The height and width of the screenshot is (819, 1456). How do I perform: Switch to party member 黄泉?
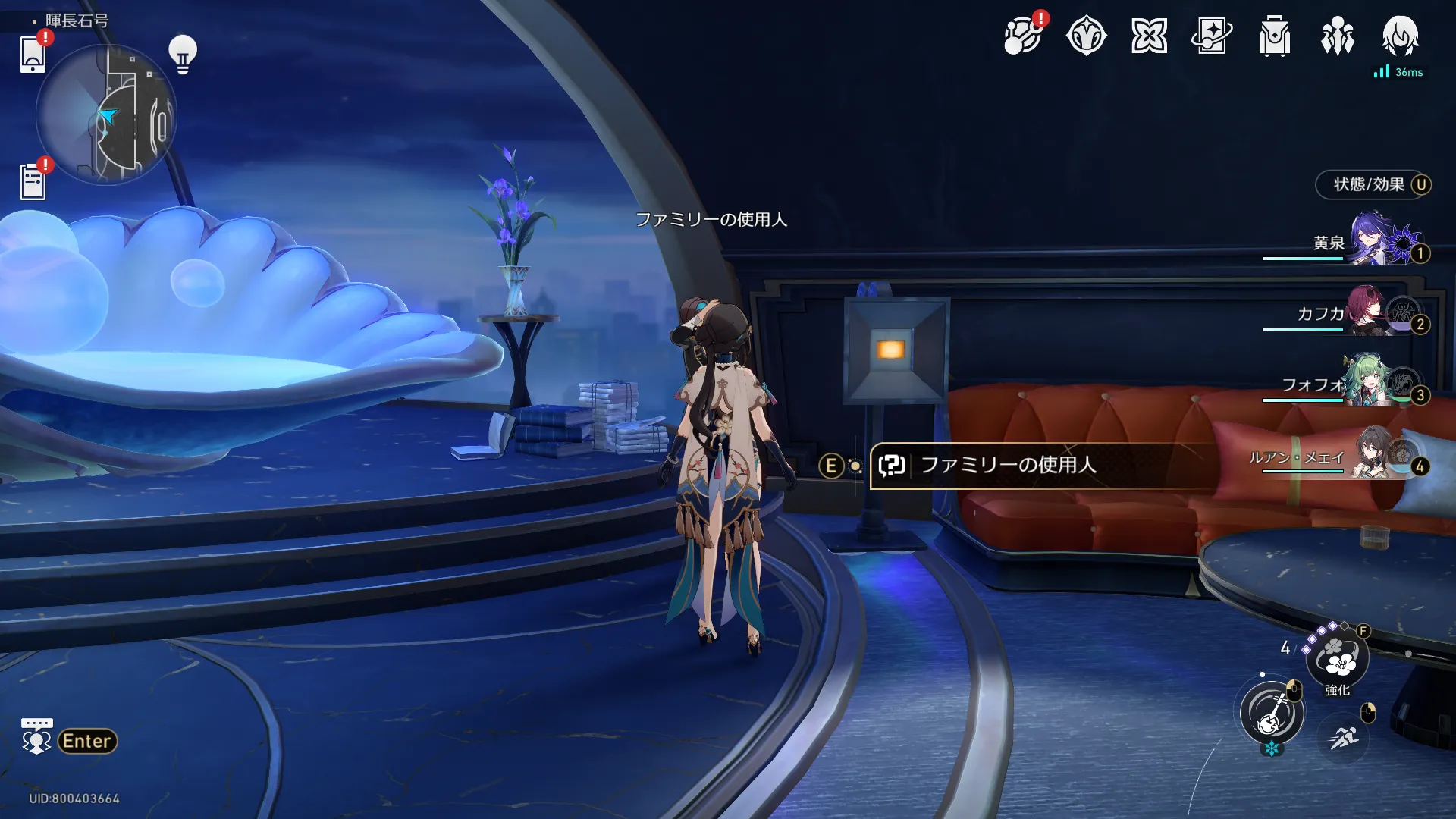click(1365, 241)
